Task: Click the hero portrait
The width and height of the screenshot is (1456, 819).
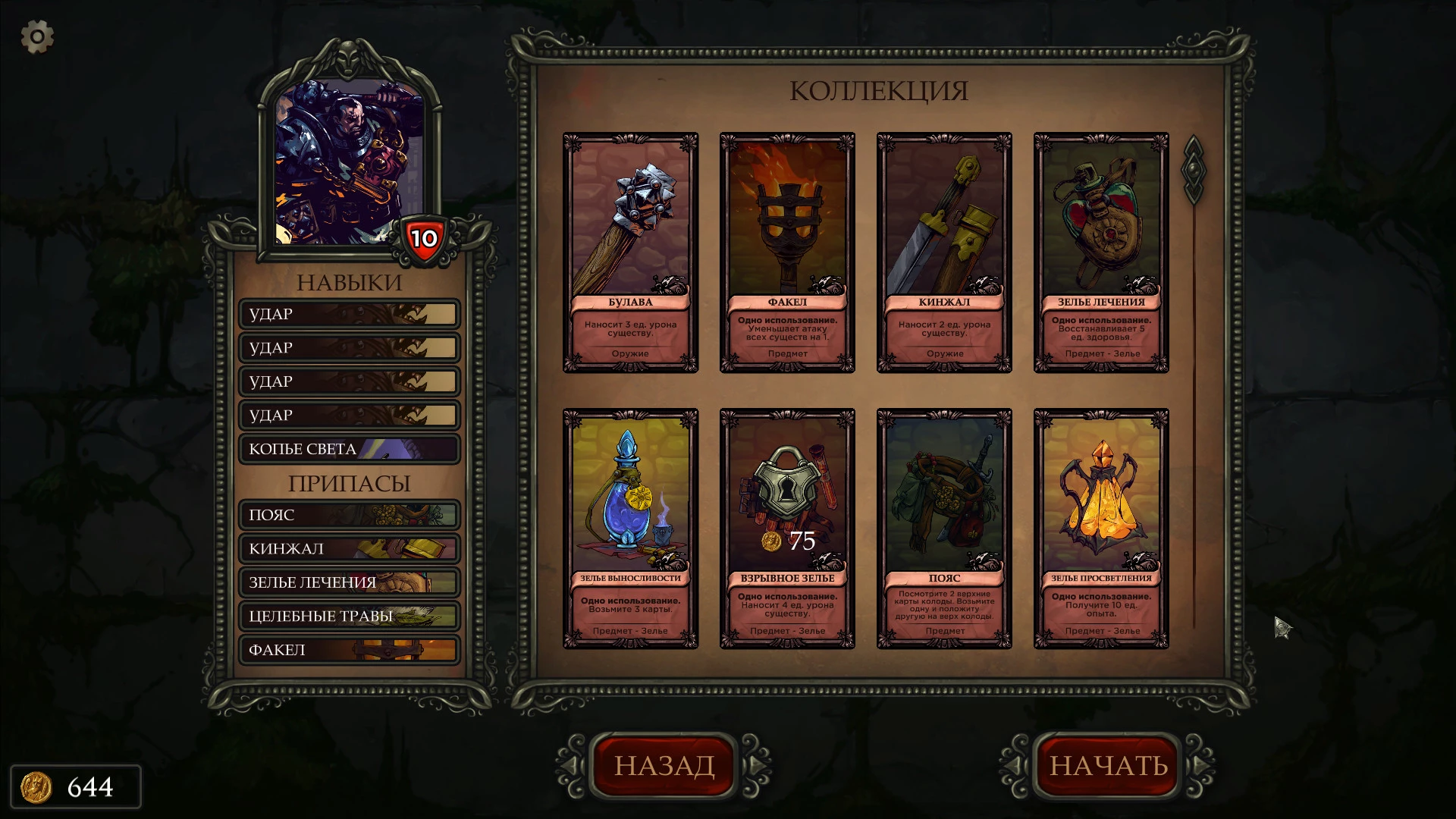Action: (349, 163)
